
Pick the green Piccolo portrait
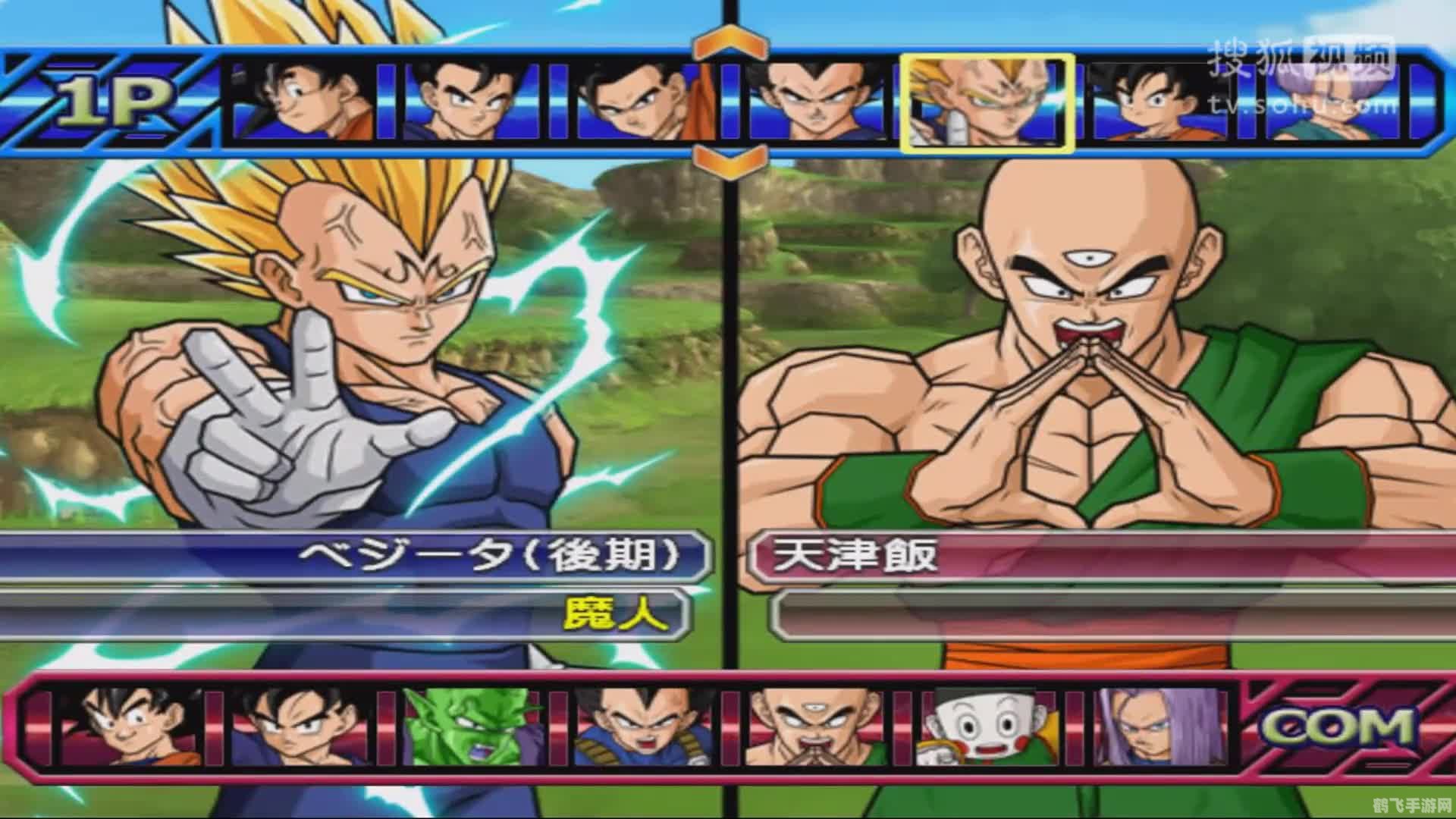[x=474, y=726]
